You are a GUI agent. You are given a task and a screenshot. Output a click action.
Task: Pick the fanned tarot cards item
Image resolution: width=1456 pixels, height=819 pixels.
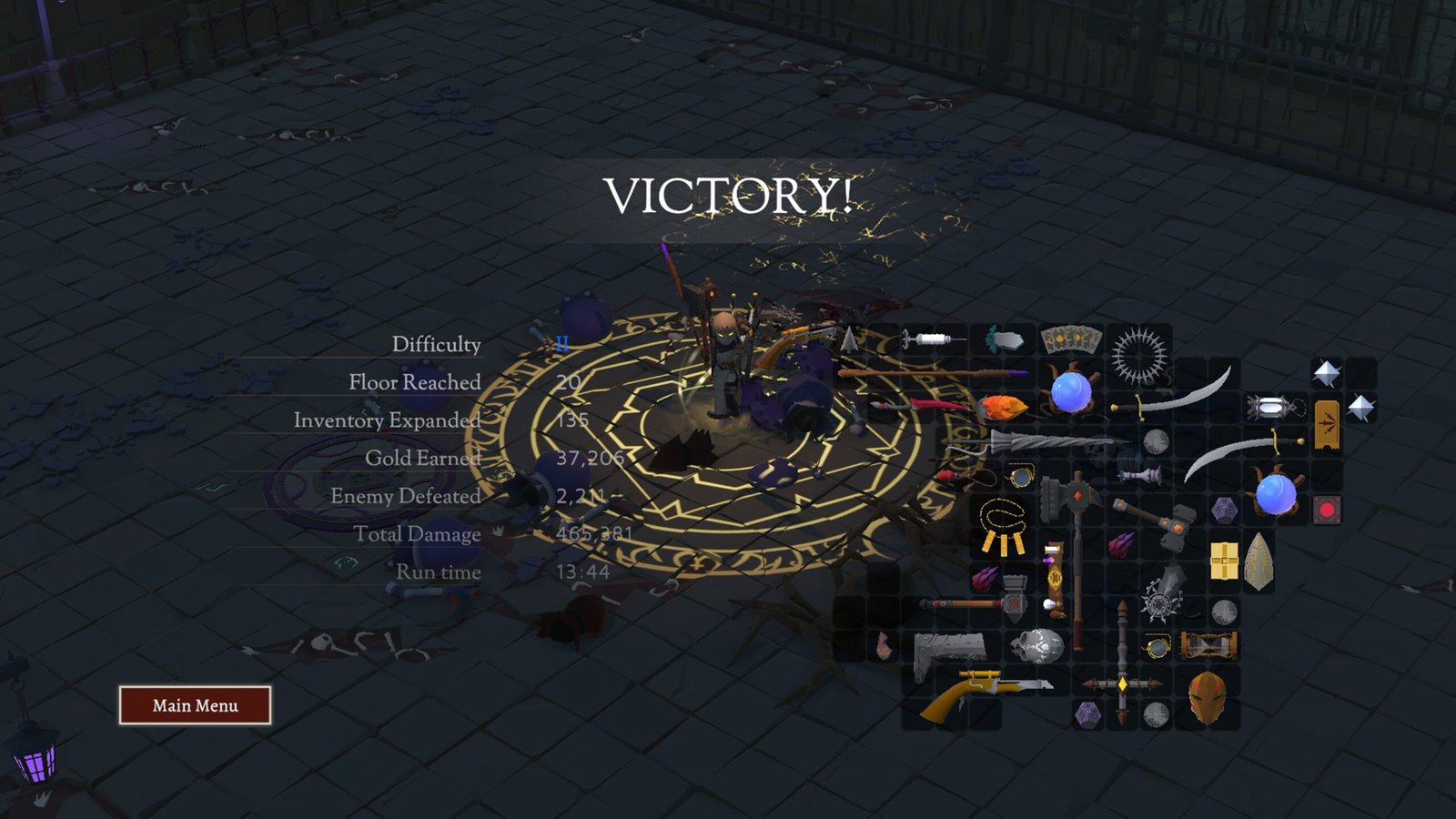[1071, 340]
